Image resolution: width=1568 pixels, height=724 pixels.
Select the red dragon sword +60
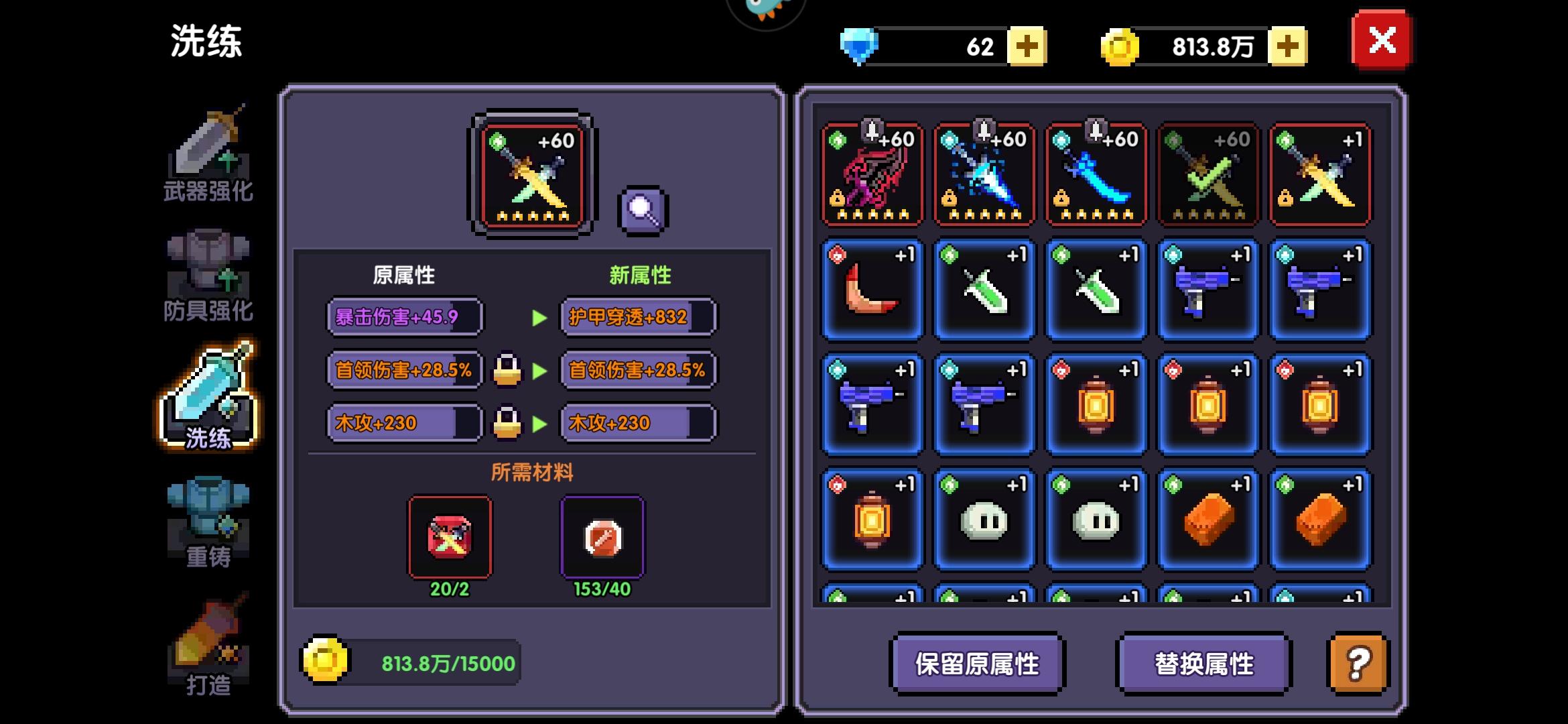pos(872,176)
